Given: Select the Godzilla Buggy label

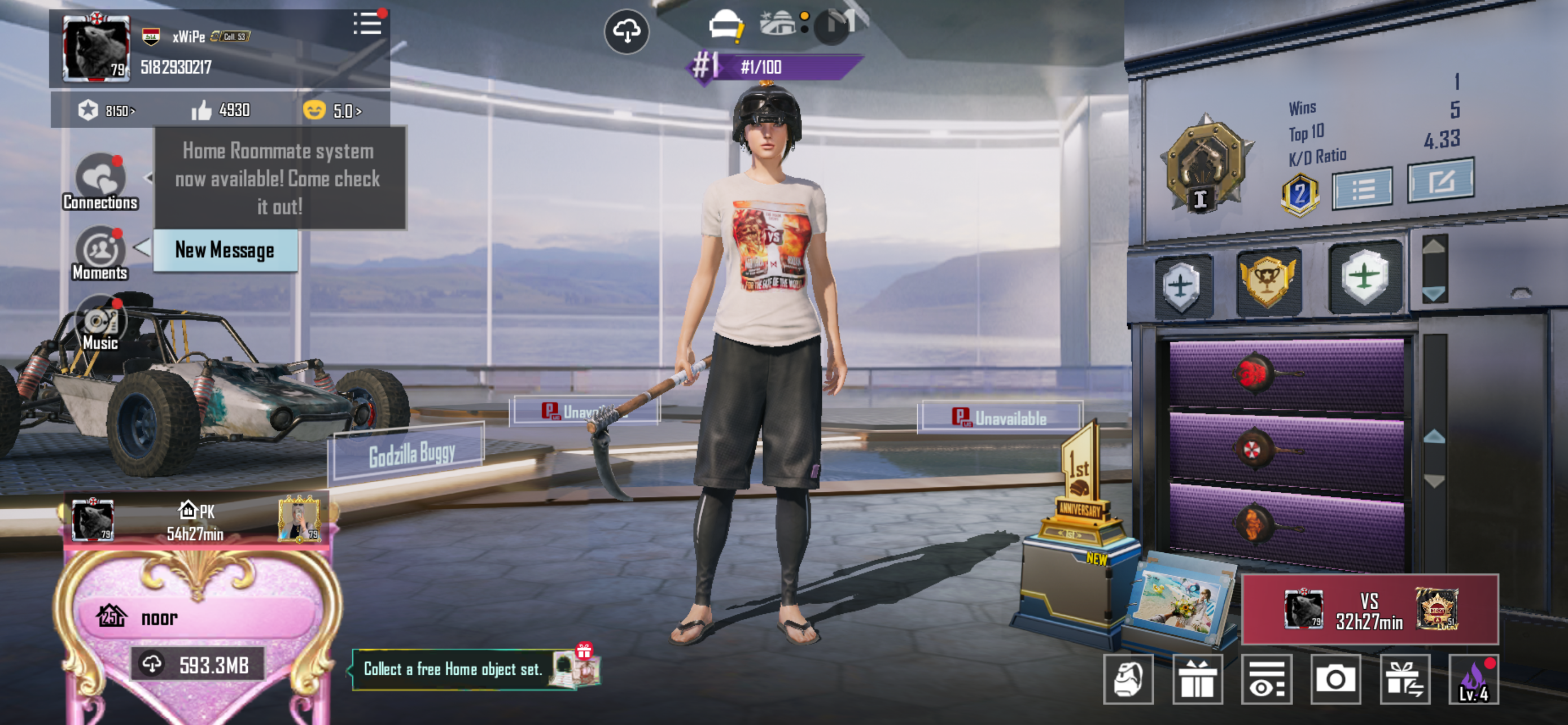Looking at the screenshot, I should [x=410, y=454].
